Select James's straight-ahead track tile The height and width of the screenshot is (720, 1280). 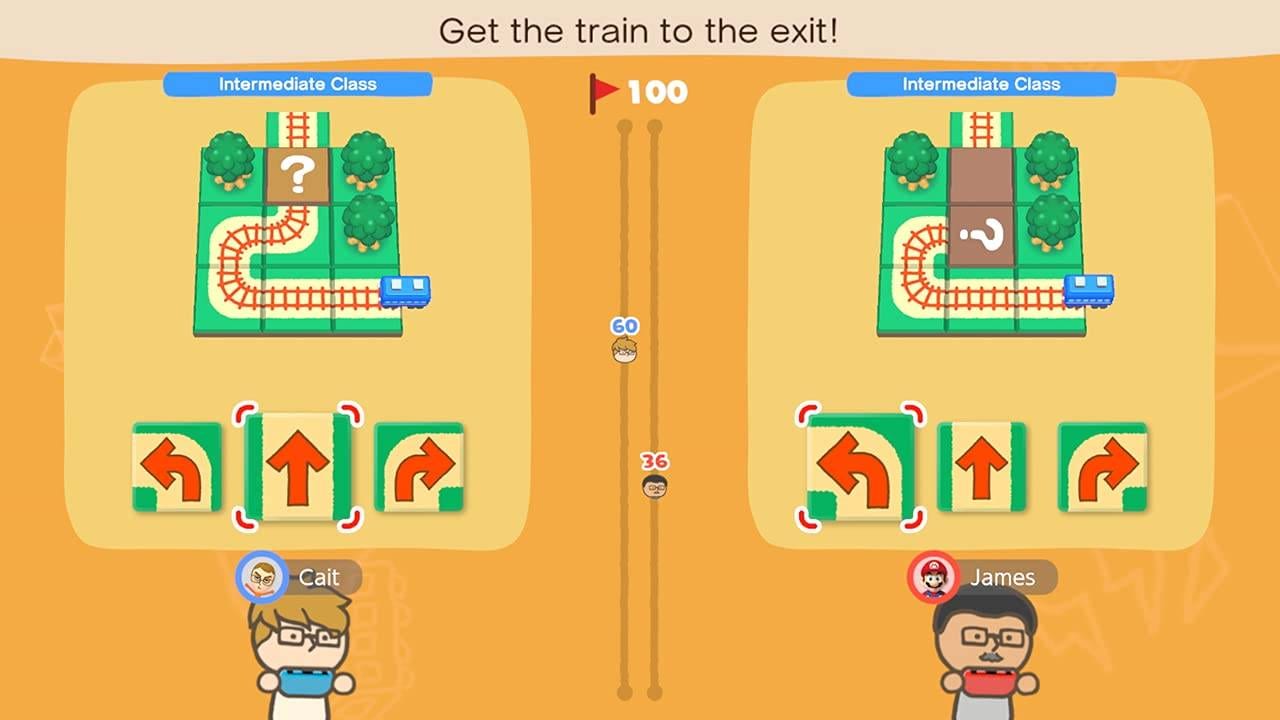(984, 468)
